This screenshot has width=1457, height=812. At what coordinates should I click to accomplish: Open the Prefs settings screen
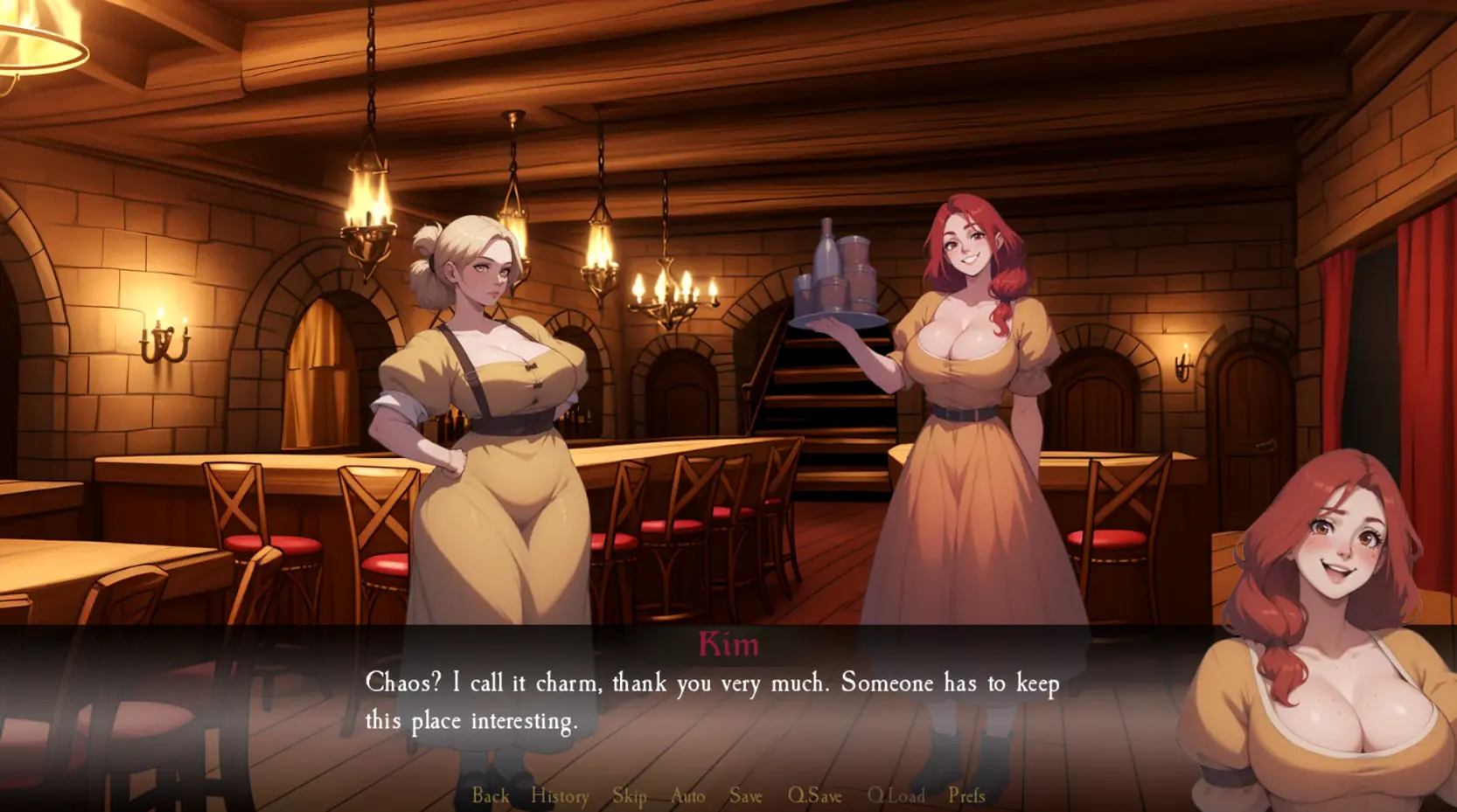click(966, 795)
